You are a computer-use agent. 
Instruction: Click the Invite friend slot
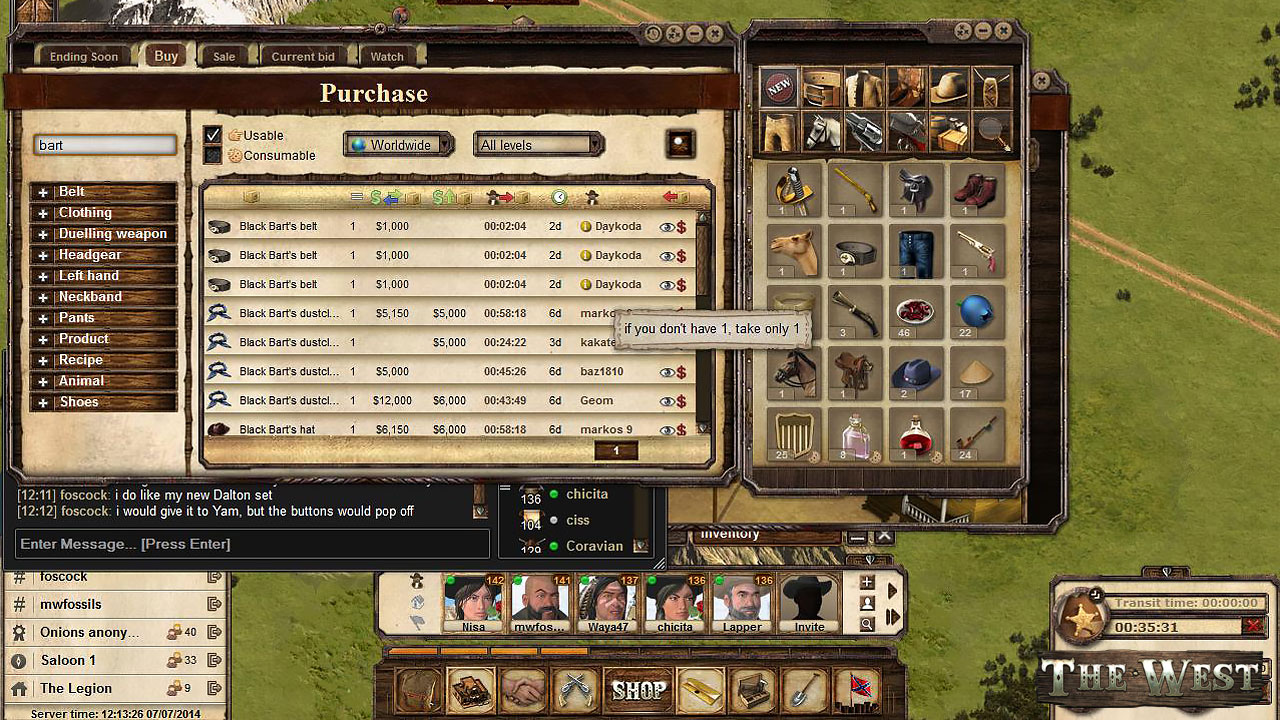click(x=809, y=604)
